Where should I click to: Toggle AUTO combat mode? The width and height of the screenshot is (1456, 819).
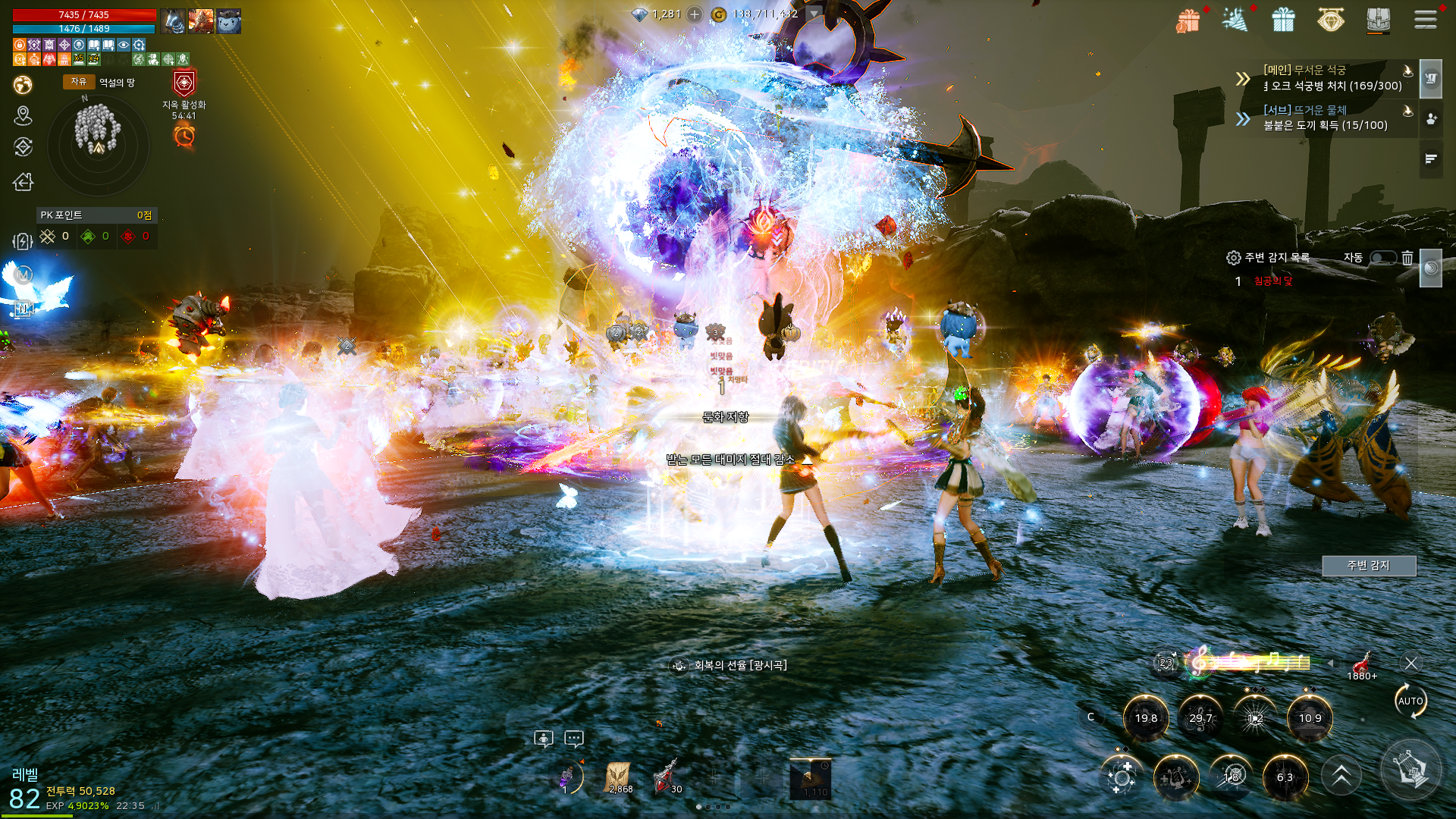(1410, 701)
